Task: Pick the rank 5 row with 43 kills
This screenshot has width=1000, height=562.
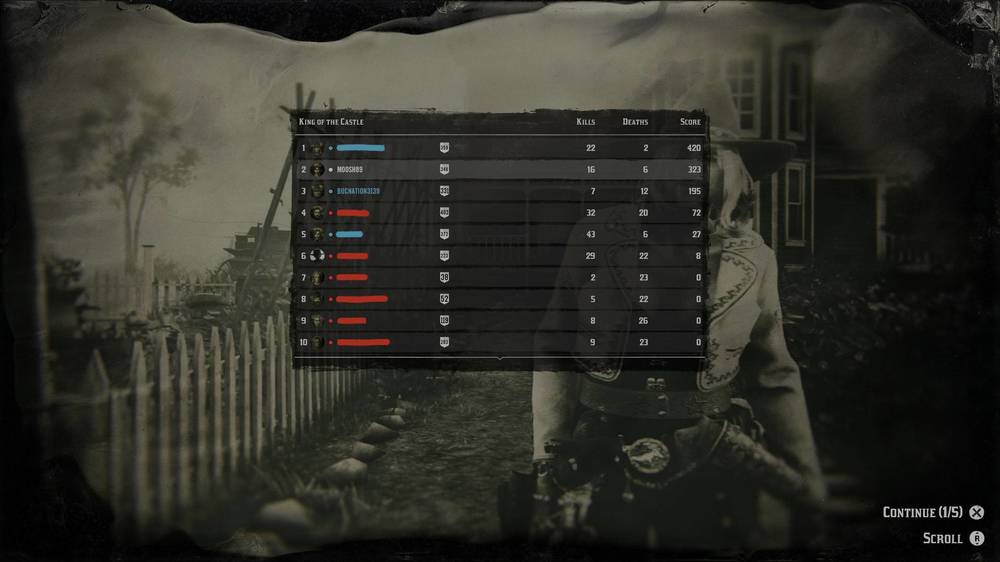Action: tap(500, 234)
